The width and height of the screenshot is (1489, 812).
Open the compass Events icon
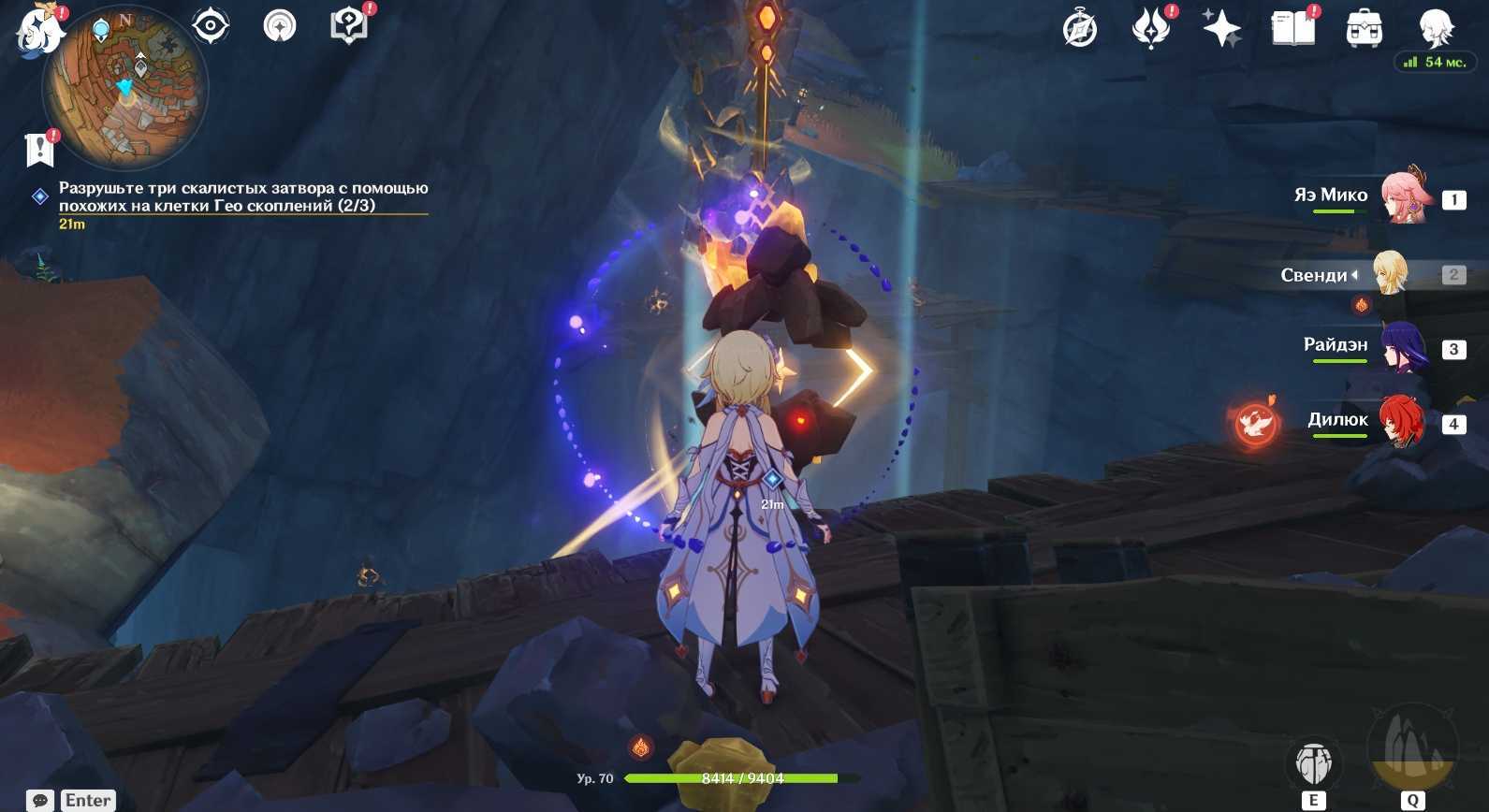(1079, 29)
